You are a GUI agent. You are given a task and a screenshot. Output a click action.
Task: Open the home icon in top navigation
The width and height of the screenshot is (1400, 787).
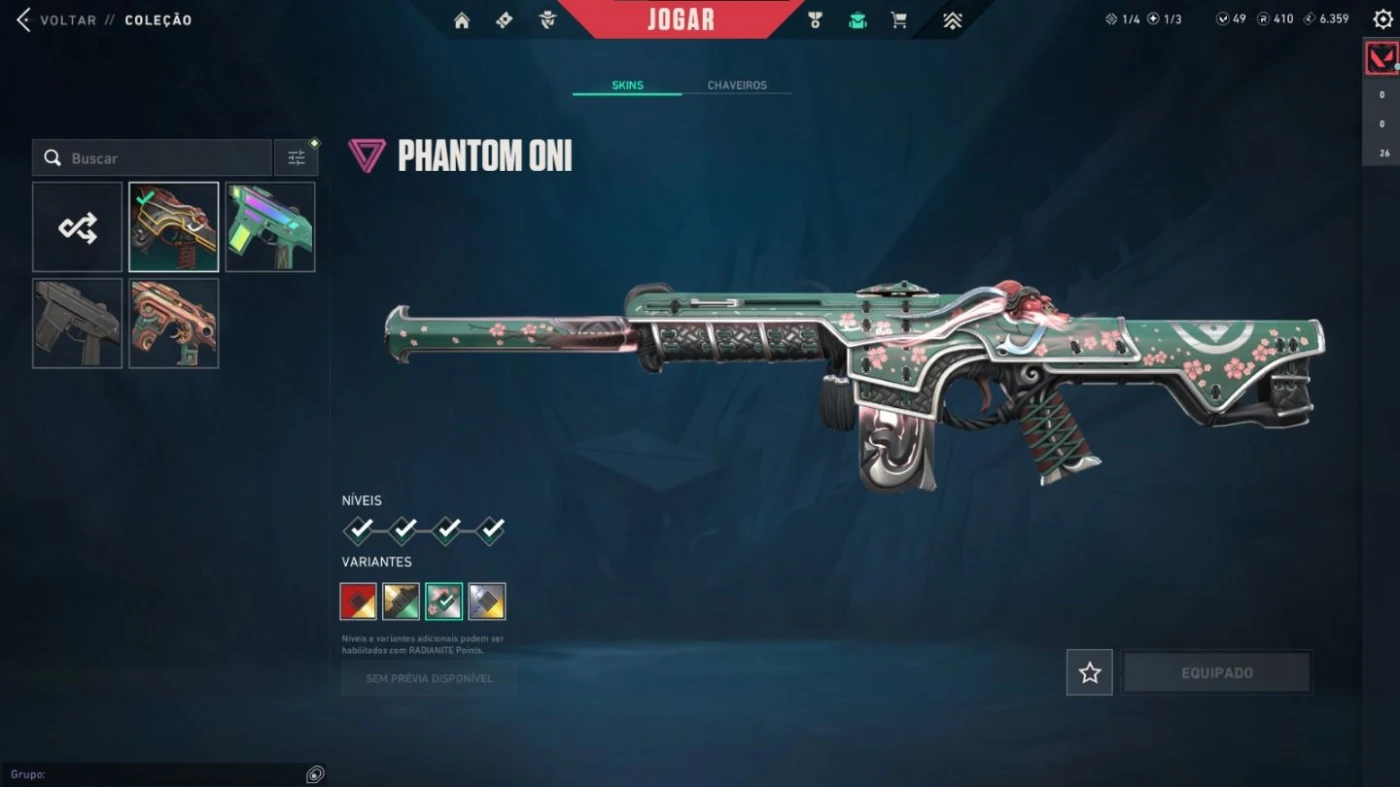tap(462, 20)
